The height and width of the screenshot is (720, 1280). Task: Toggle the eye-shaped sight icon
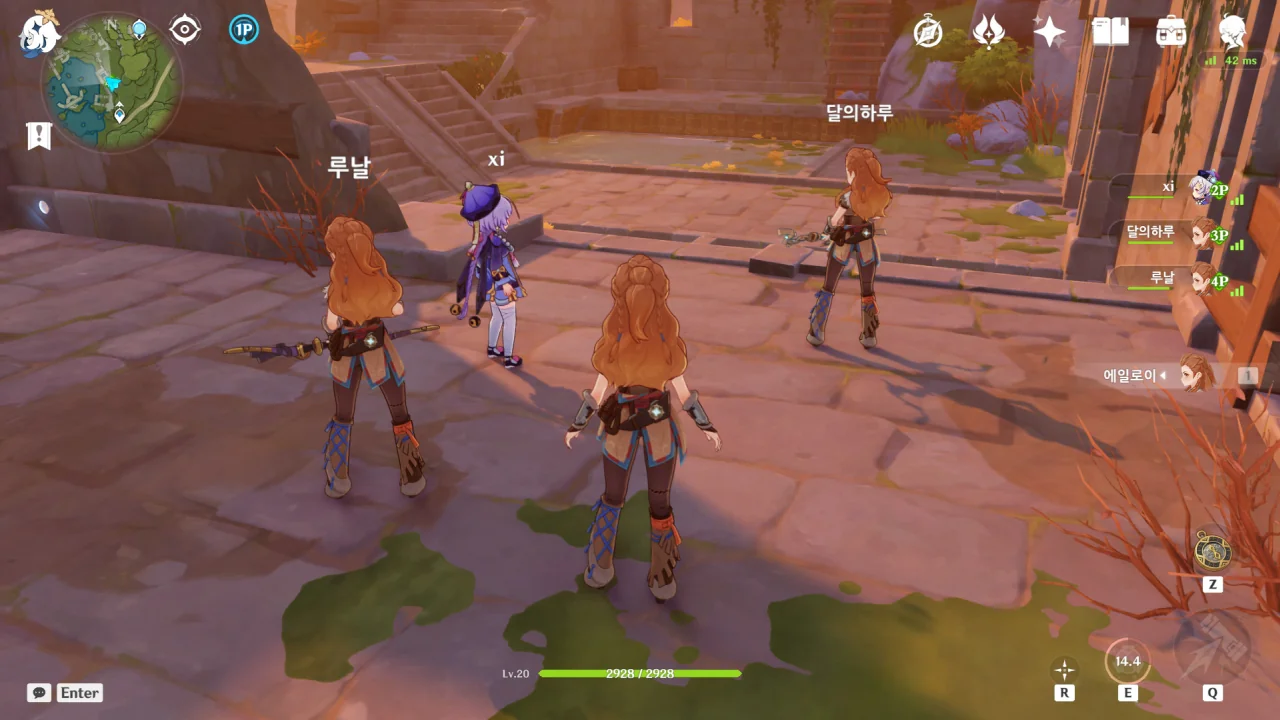click(x=185, y=30)
